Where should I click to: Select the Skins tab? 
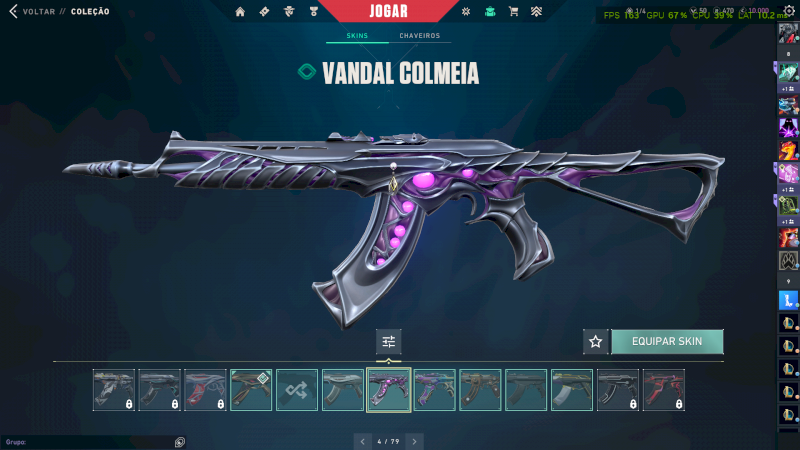[x=357, y=36]
